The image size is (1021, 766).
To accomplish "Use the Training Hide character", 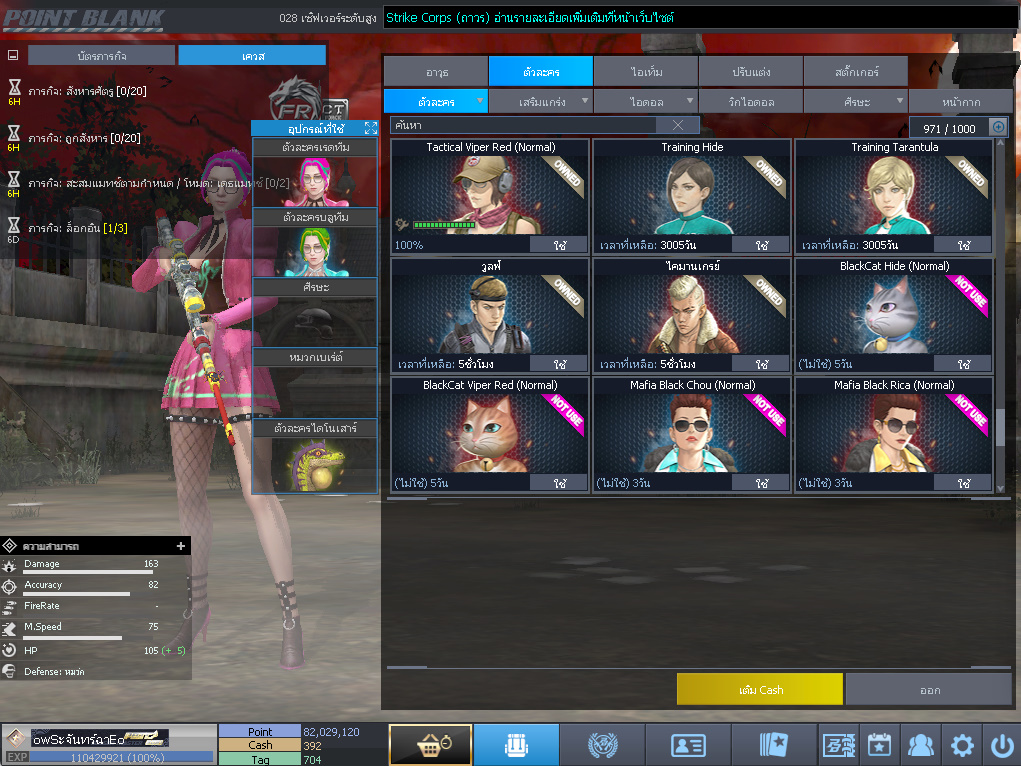I will pos(761,245).
